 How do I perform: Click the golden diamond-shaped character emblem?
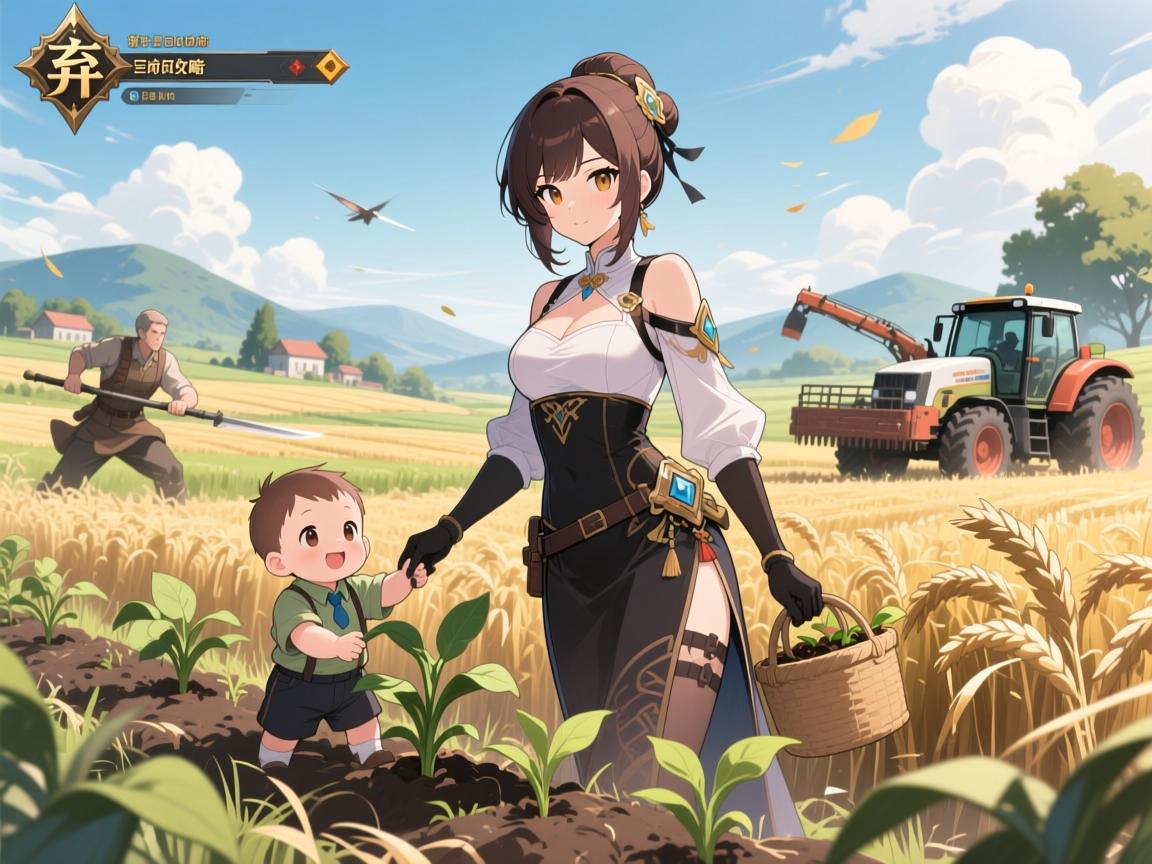pos(73,68)
